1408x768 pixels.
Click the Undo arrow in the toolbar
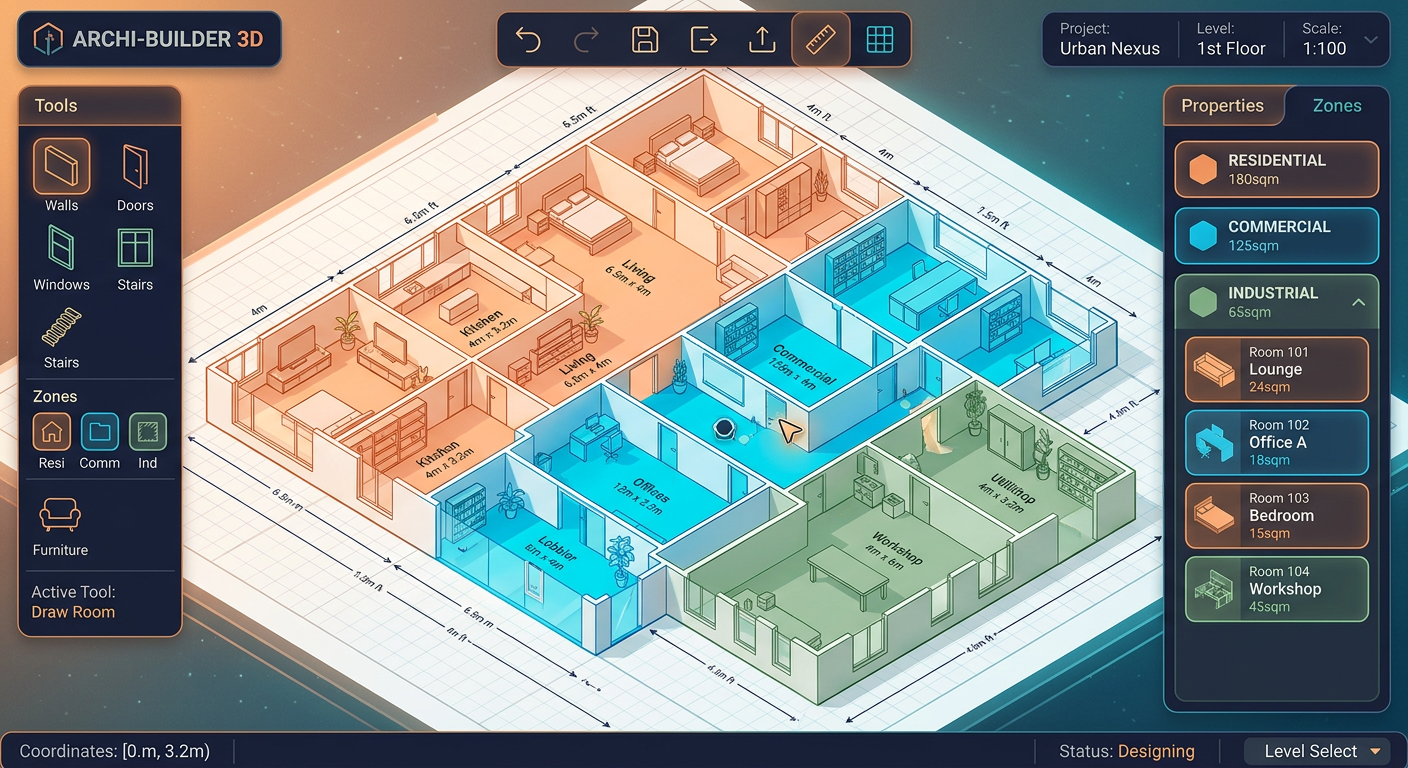click(x=528, y=39)
